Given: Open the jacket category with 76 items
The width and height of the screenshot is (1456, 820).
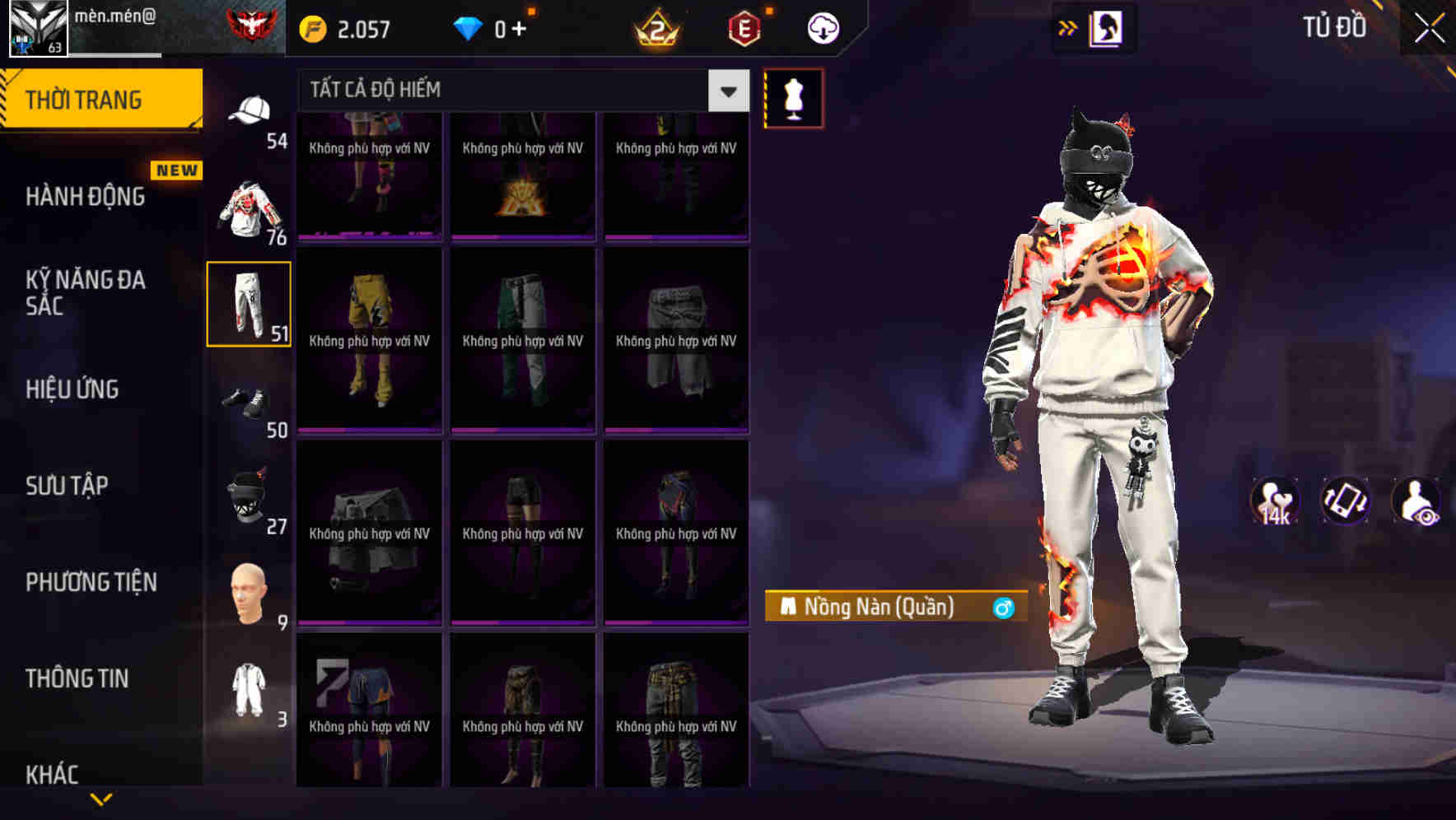Looking at the screenshot, I should coord(249,206).
